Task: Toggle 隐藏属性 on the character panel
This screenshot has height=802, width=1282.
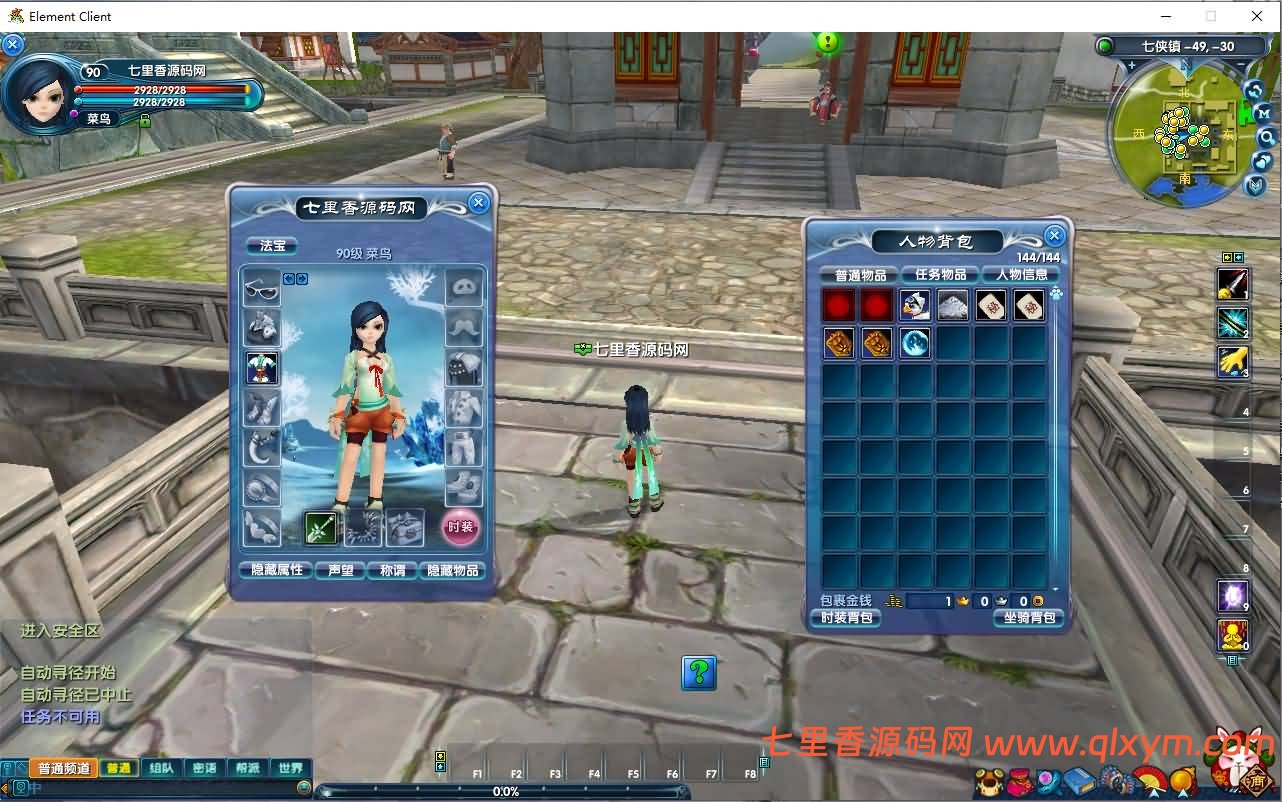Action: [x=274, y=570]
